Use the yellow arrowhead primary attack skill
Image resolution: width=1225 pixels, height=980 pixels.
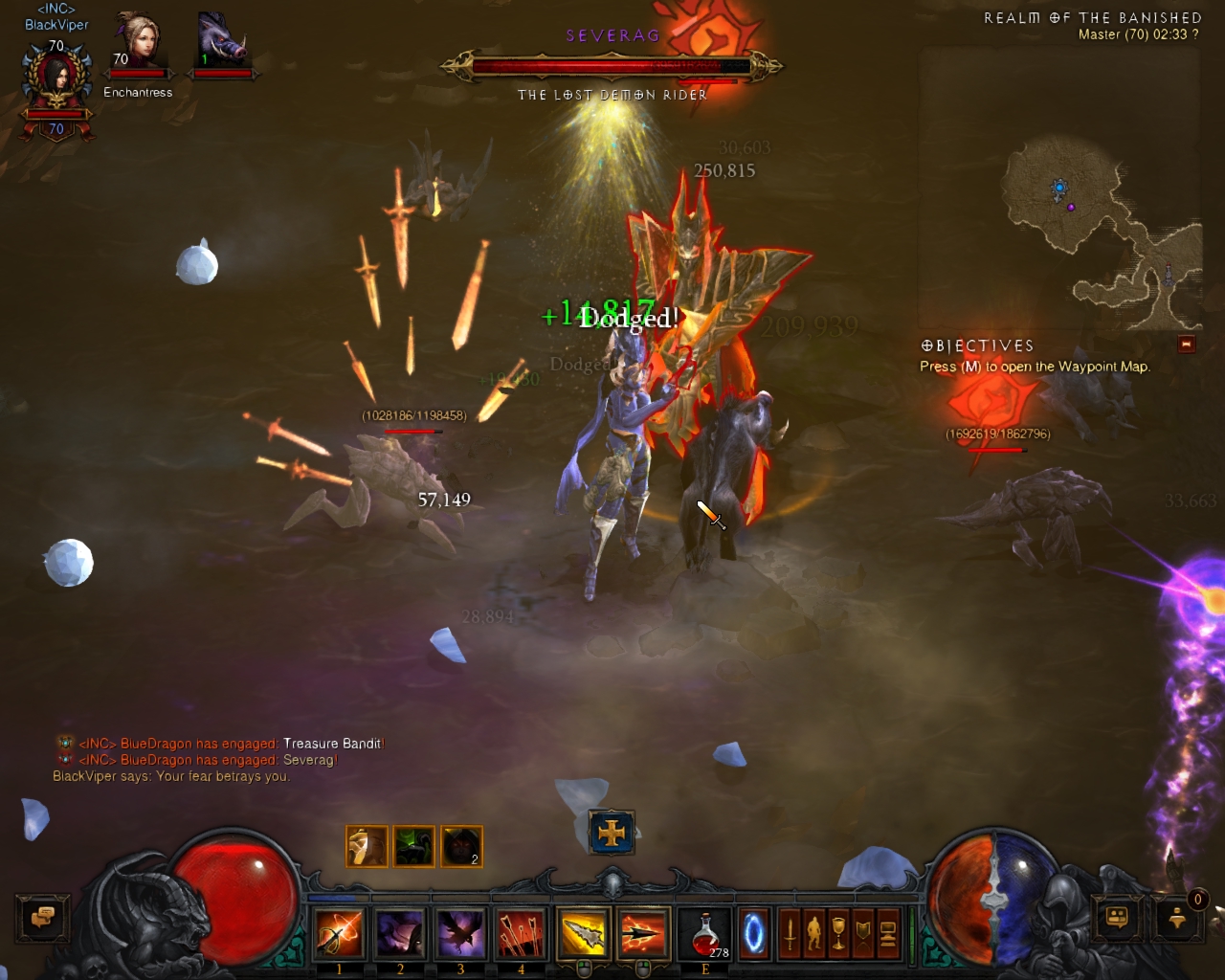coord(584,933)
